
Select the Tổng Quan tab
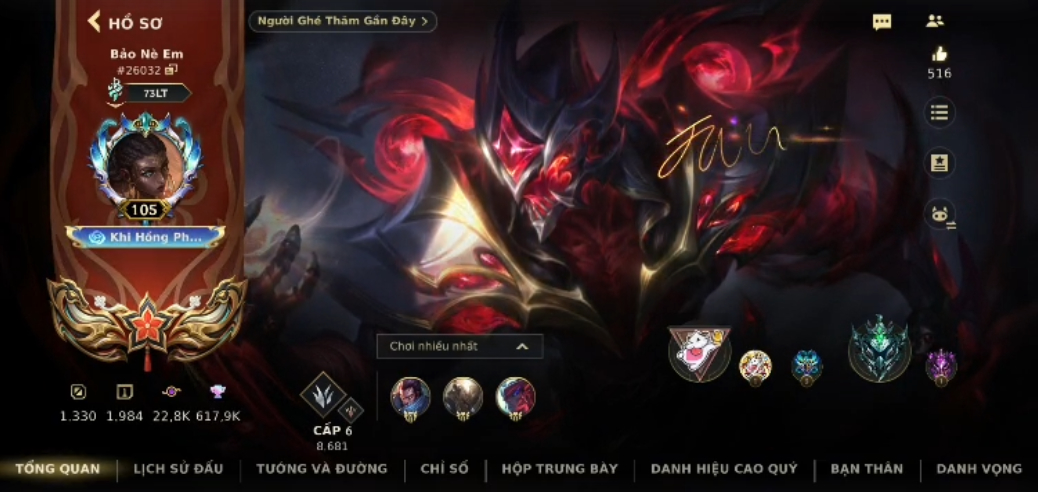[x=57, y=468]
